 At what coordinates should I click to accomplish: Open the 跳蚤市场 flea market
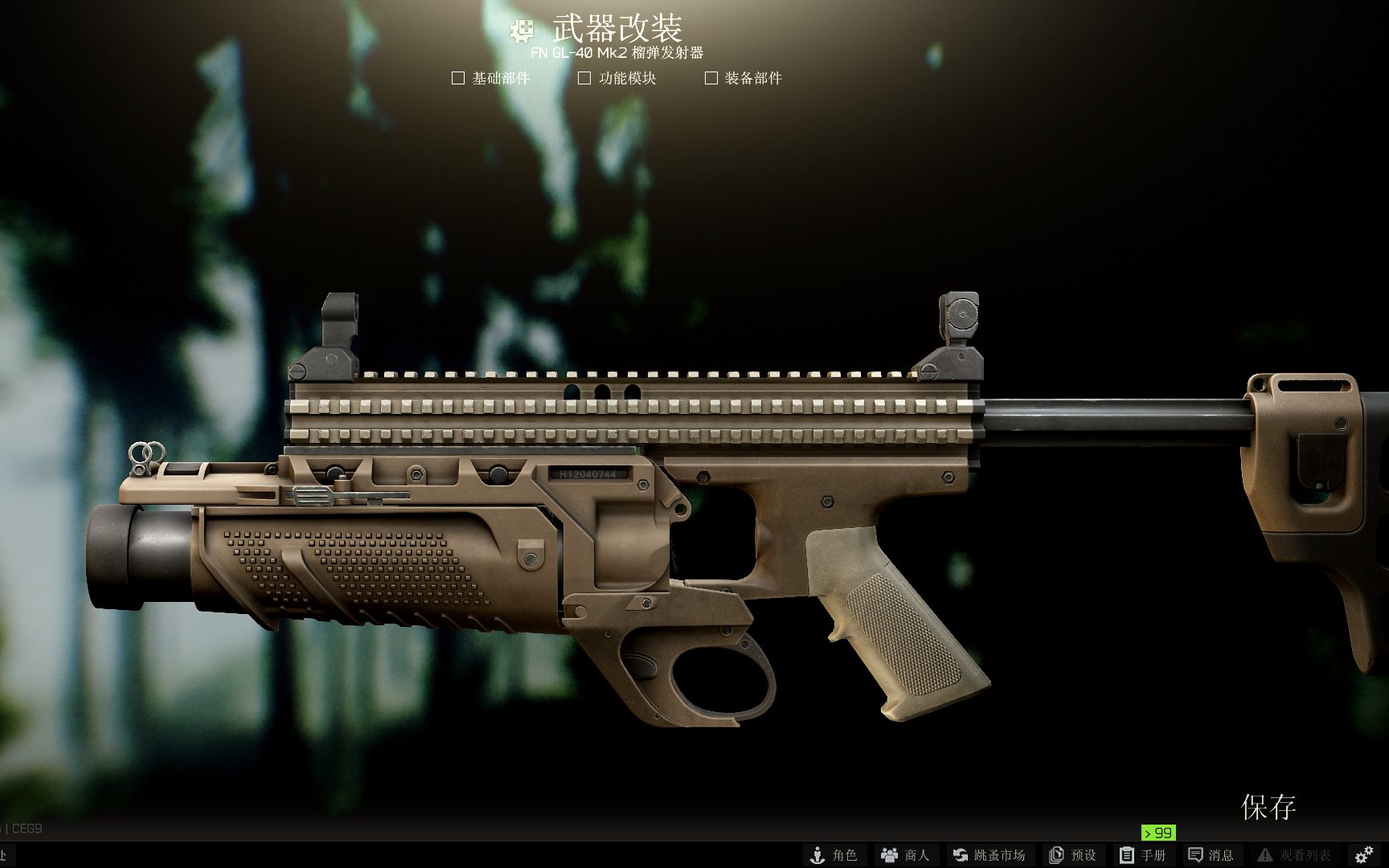pos(989,855)
